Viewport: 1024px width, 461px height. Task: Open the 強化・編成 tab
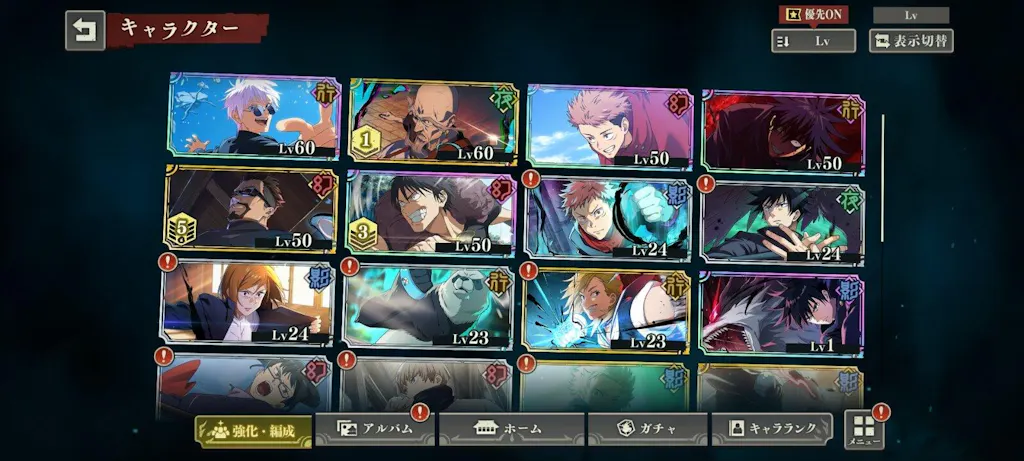pyautogui.click(x=252, y=429)
